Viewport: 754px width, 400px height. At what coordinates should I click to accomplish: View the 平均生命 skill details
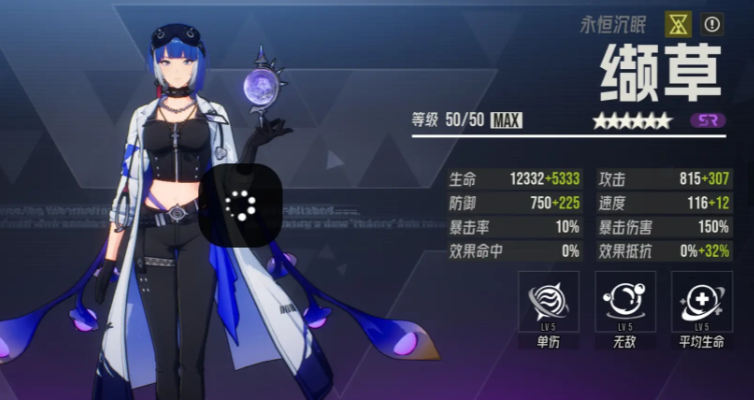tap(701, 302)
